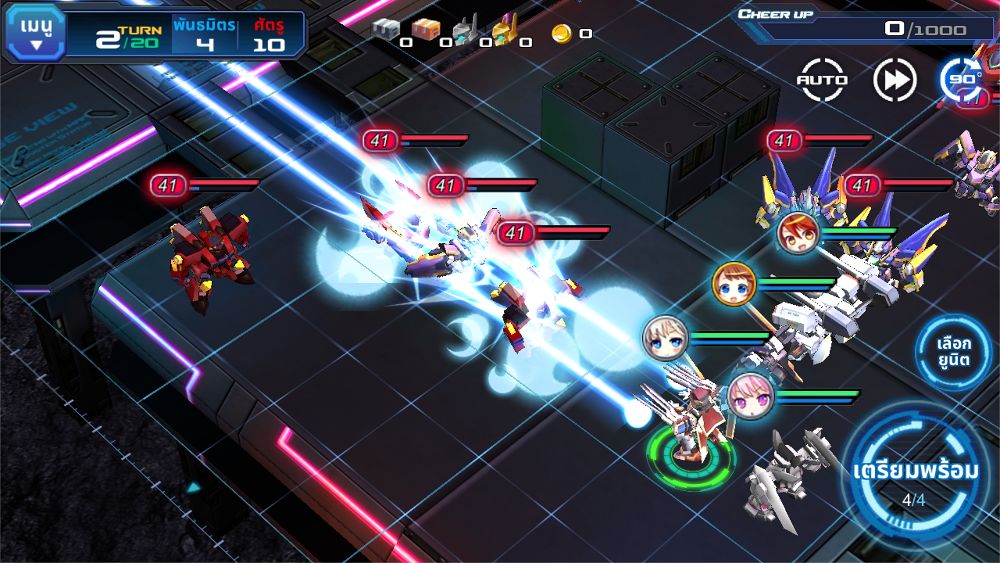This screenshot has height=563, width=1000.
Task: Select the red-haired pilot portrait
Action: [x=798, y=233]
